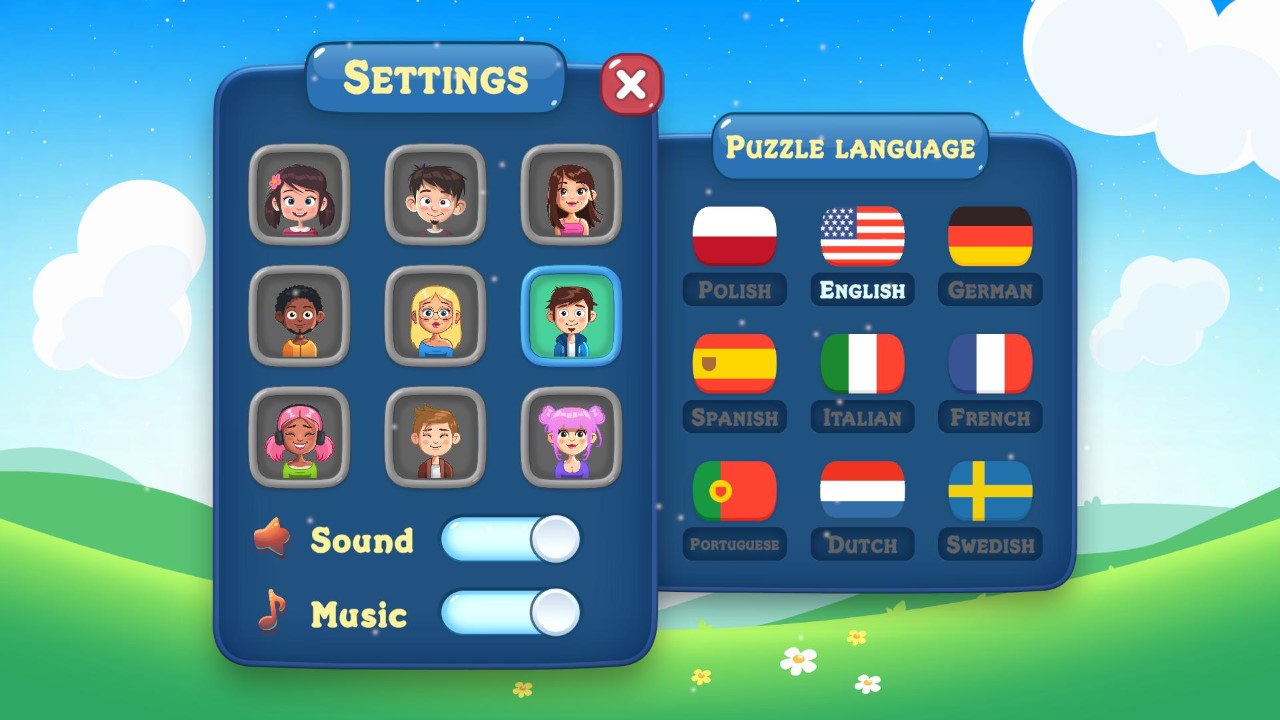Select Dutch from the language options
The width and height of the screenshot is (1280, 720).
tap(862, 490)
